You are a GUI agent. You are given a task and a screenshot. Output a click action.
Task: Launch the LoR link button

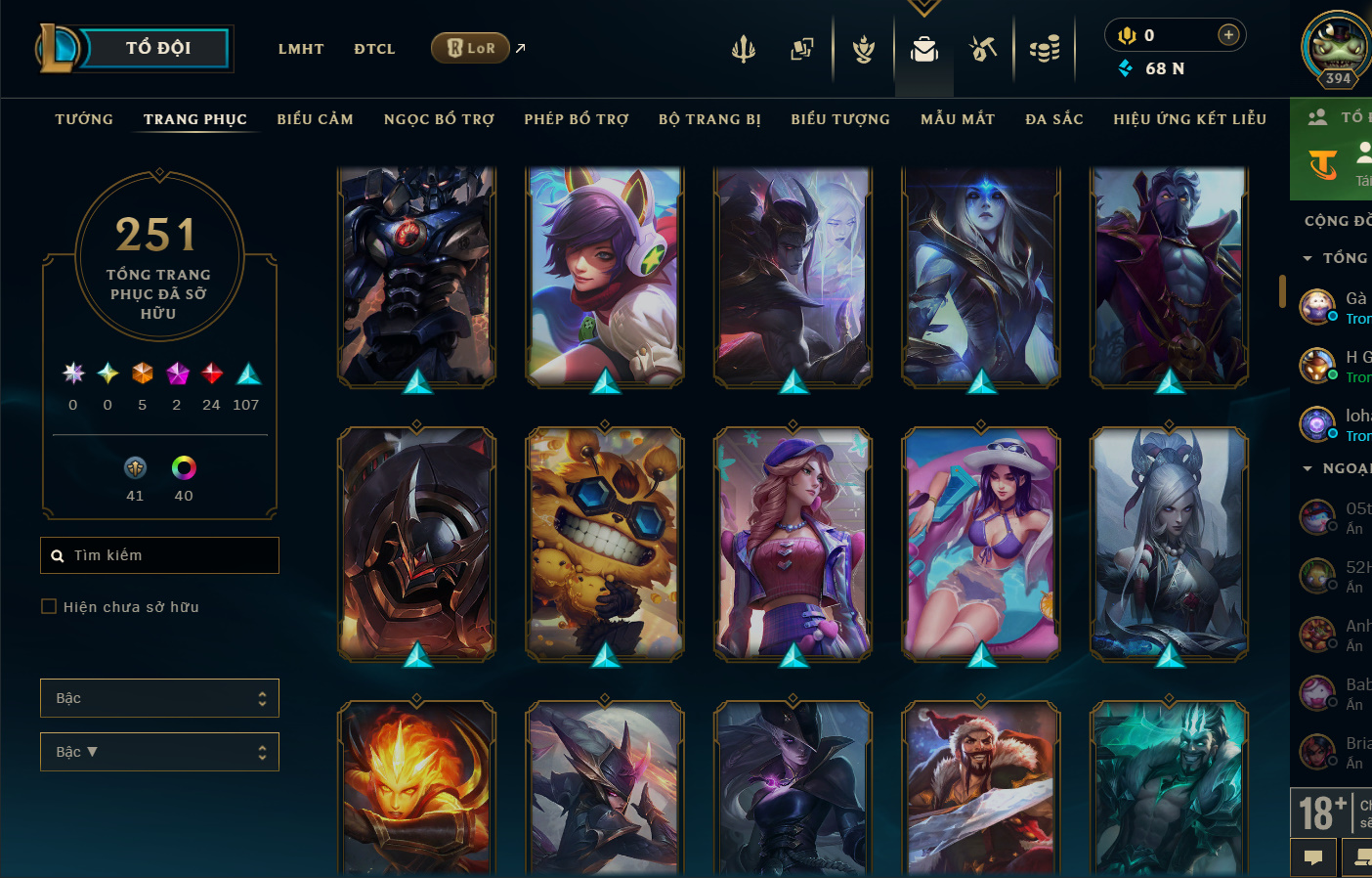coord(471,48)
